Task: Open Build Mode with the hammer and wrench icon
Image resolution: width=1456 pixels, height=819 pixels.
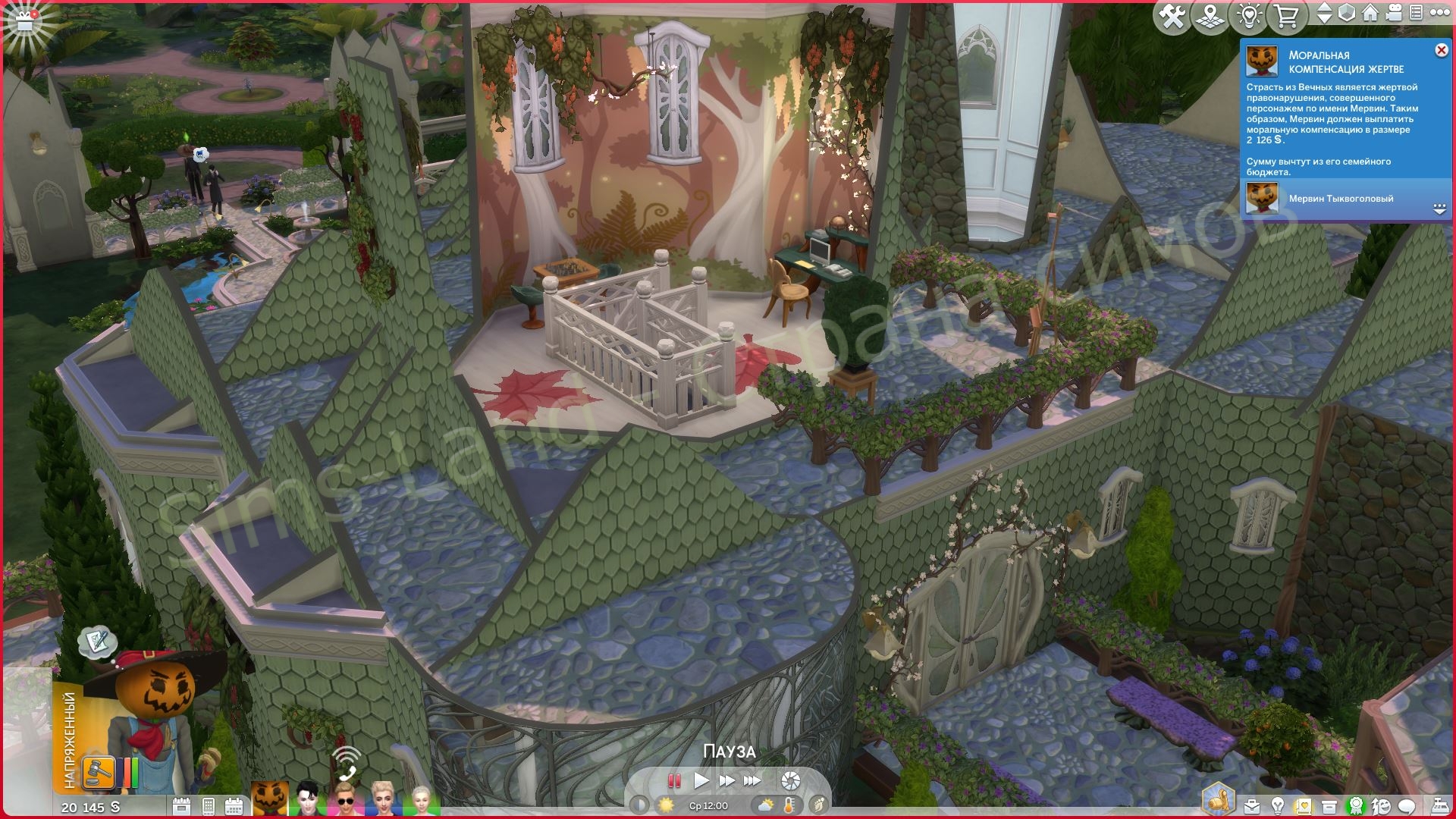Action: pos(1174,15)
